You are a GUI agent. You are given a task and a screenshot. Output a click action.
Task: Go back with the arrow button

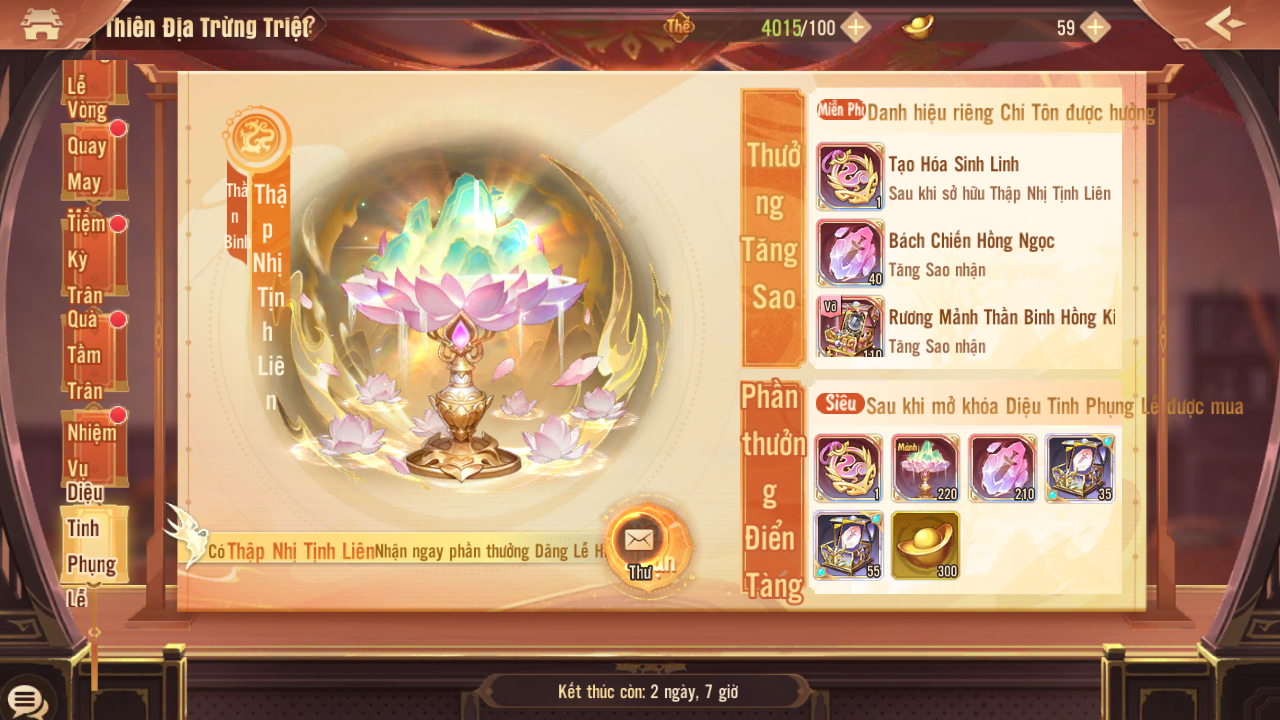click(1224, 24)
